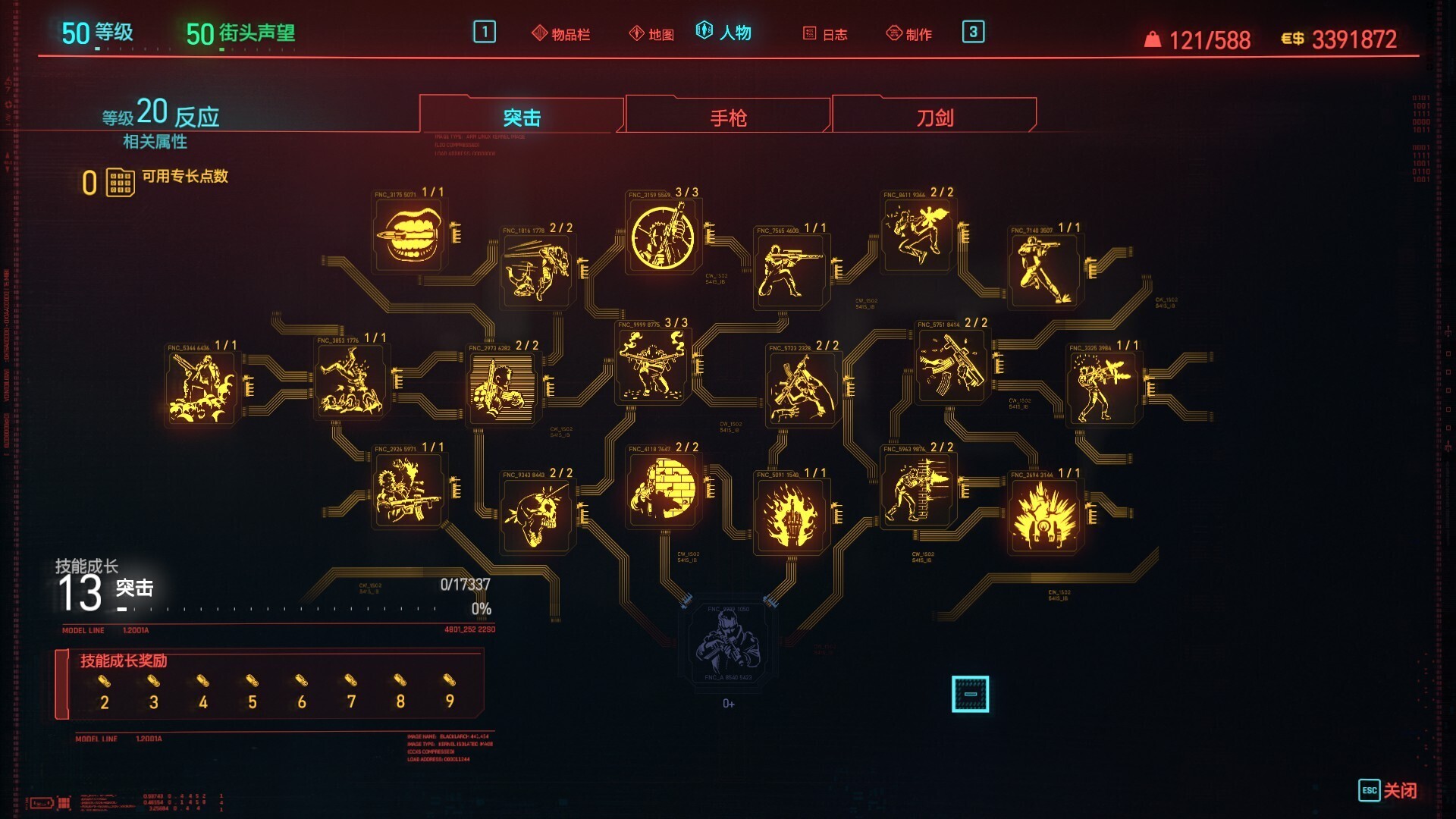Pick the brick wall cover perk
The image size is (1456, 819).
click(664, 491)
